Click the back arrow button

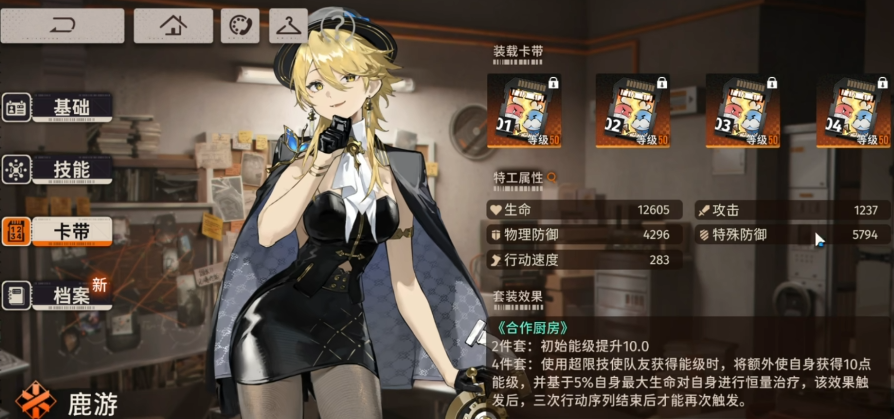pyautogui.click(x=62, y=25)
